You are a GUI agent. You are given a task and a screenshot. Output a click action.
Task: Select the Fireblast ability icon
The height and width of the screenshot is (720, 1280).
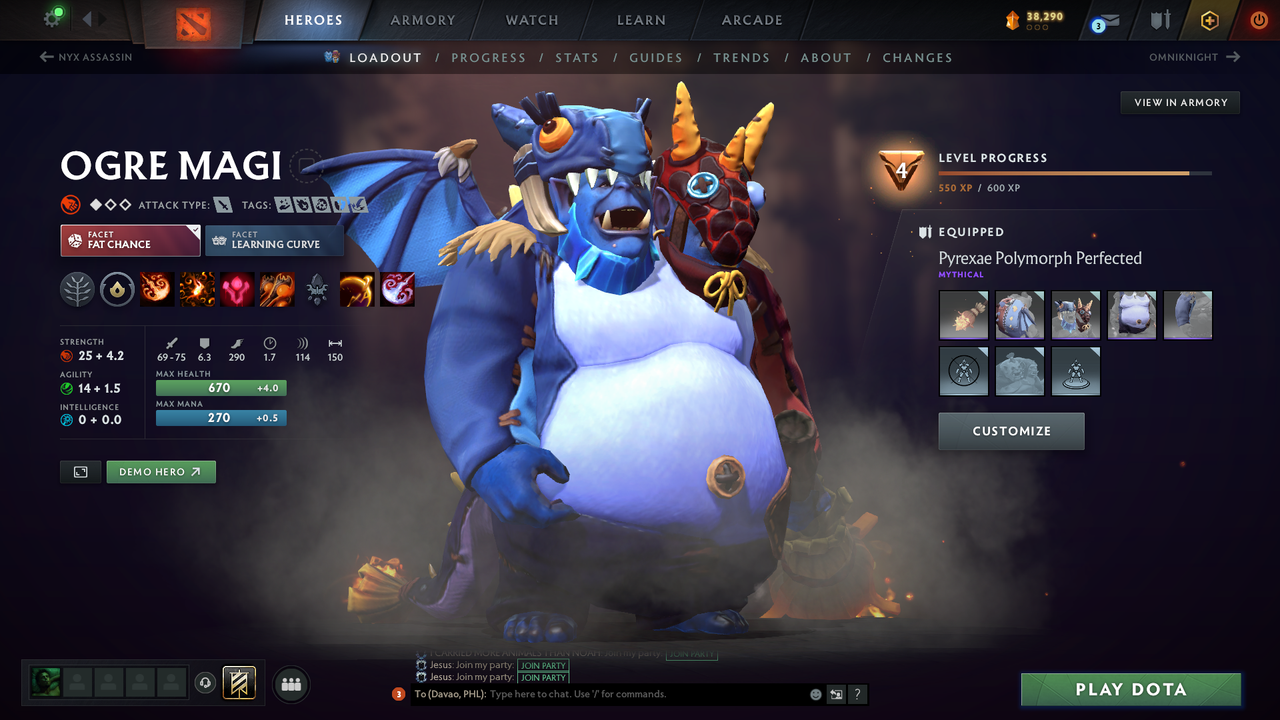[x=157, y=289]
